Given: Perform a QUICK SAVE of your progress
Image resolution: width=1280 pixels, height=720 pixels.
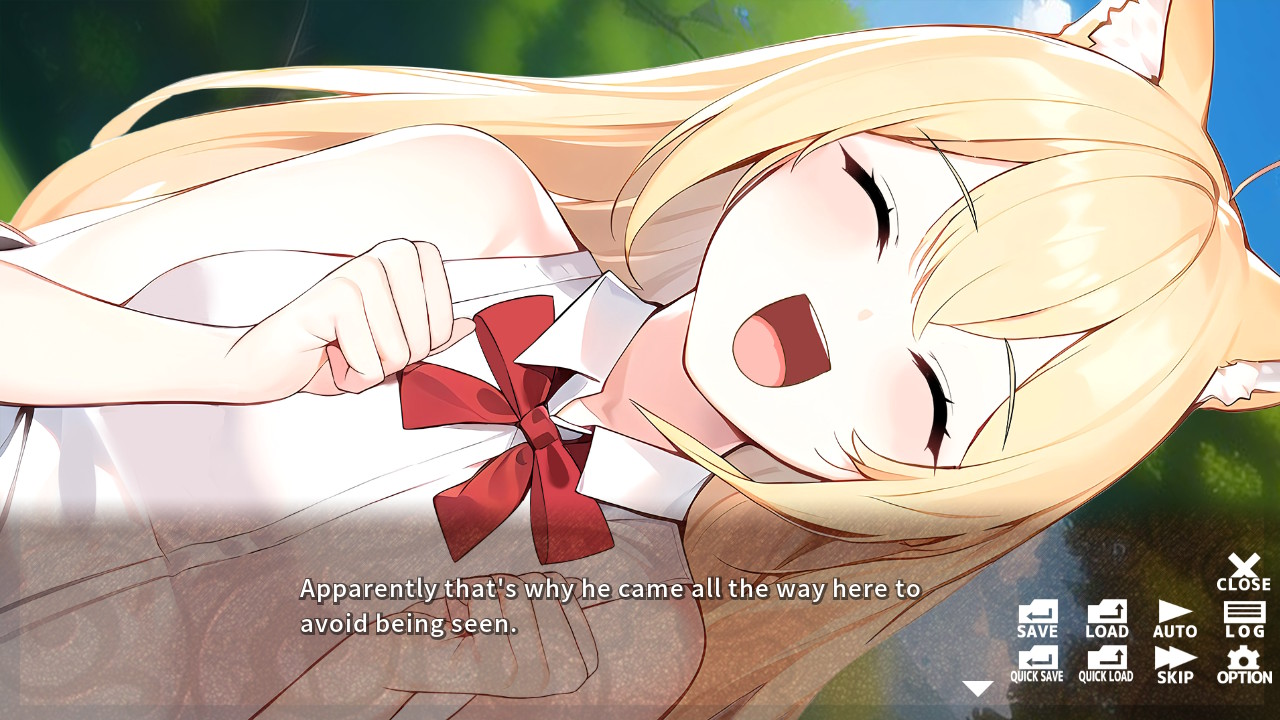Looking at the screenshot, I should (x=1037, y=662).
